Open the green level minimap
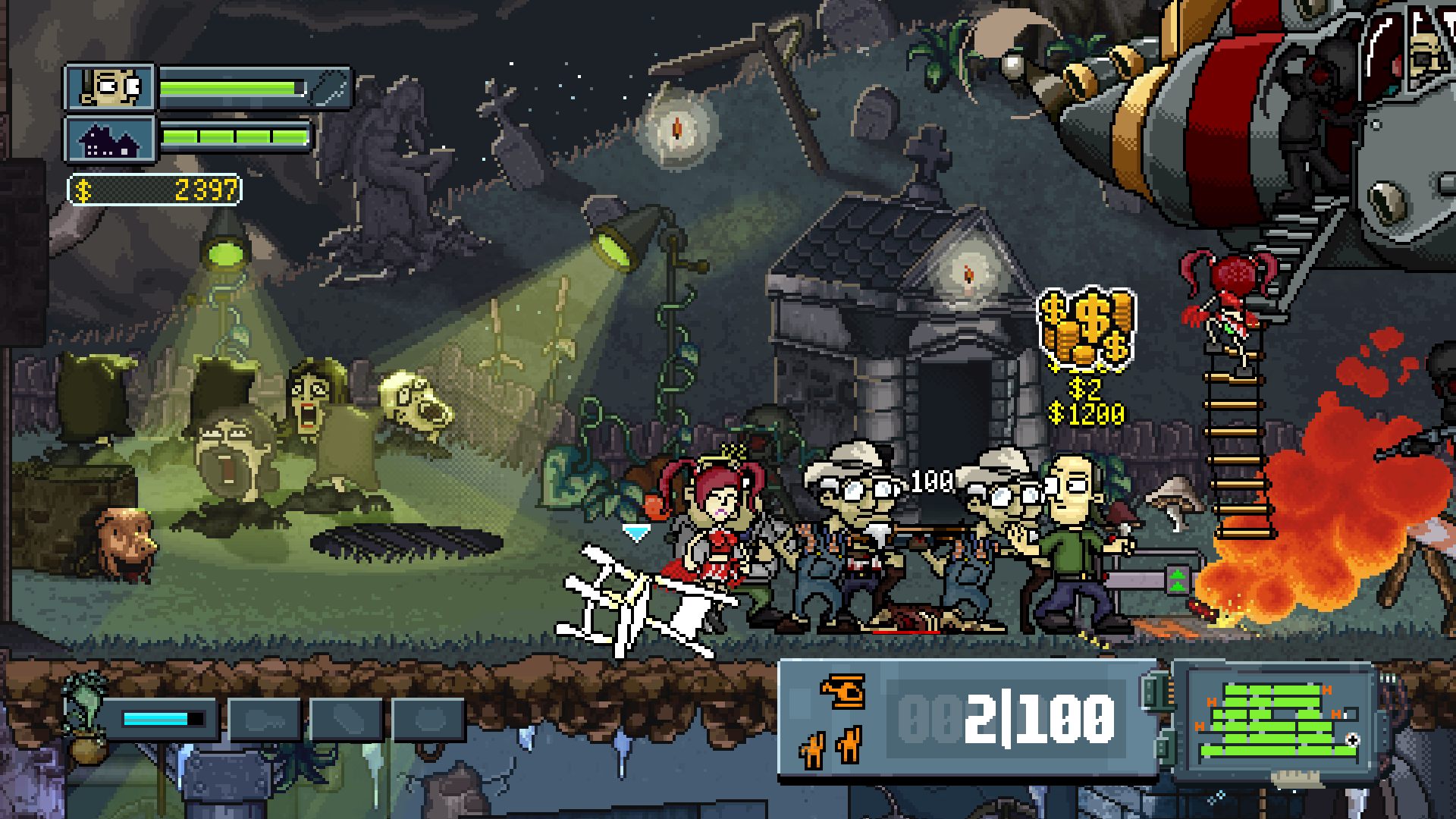Viewport: 1456px width, 819px height. (1277, 721)
